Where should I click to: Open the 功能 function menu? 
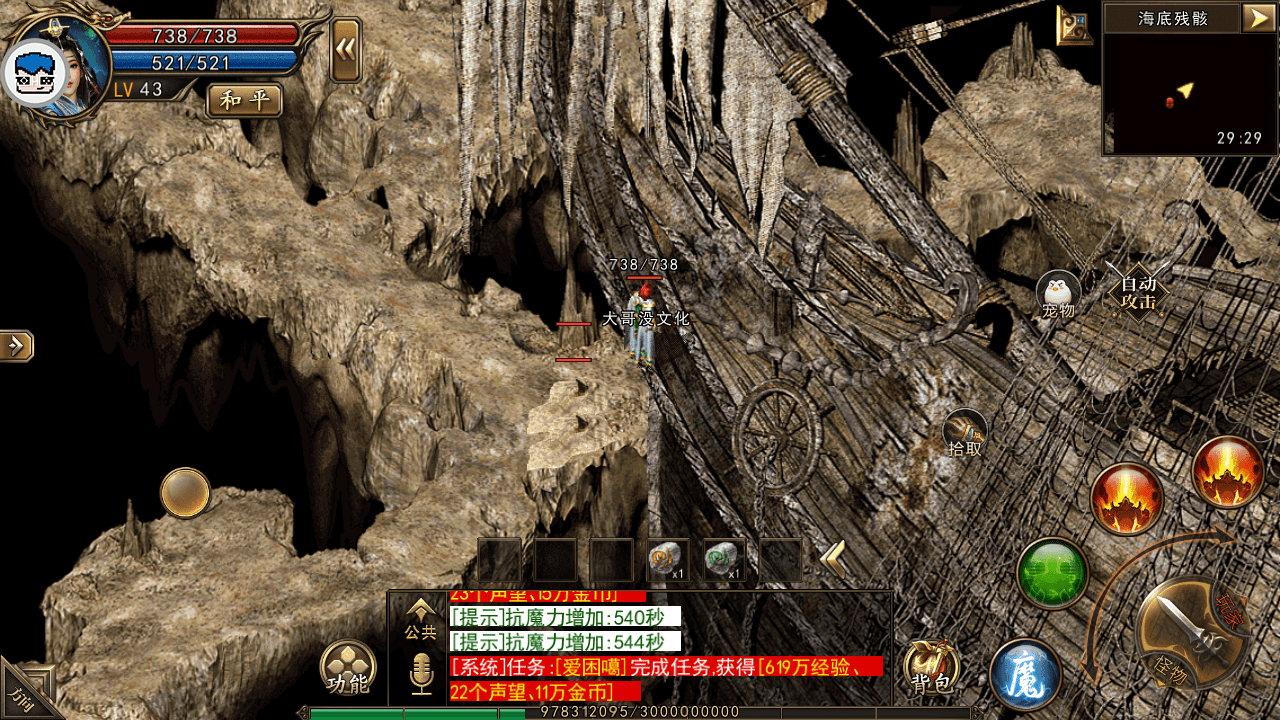click(x=348, y=669)
